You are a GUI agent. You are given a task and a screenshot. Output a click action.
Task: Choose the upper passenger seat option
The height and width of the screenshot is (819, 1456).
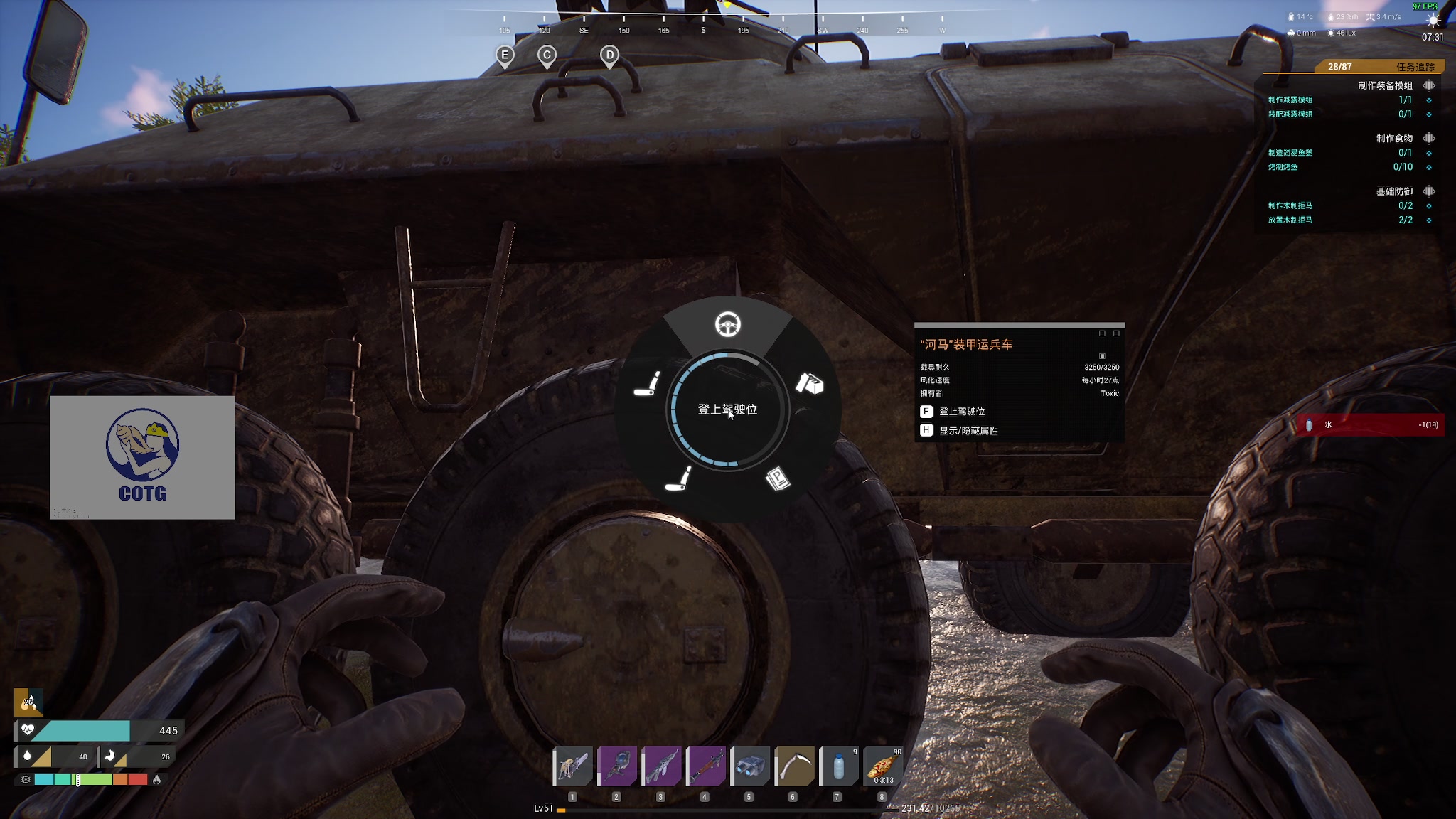[x=647, y=383]
